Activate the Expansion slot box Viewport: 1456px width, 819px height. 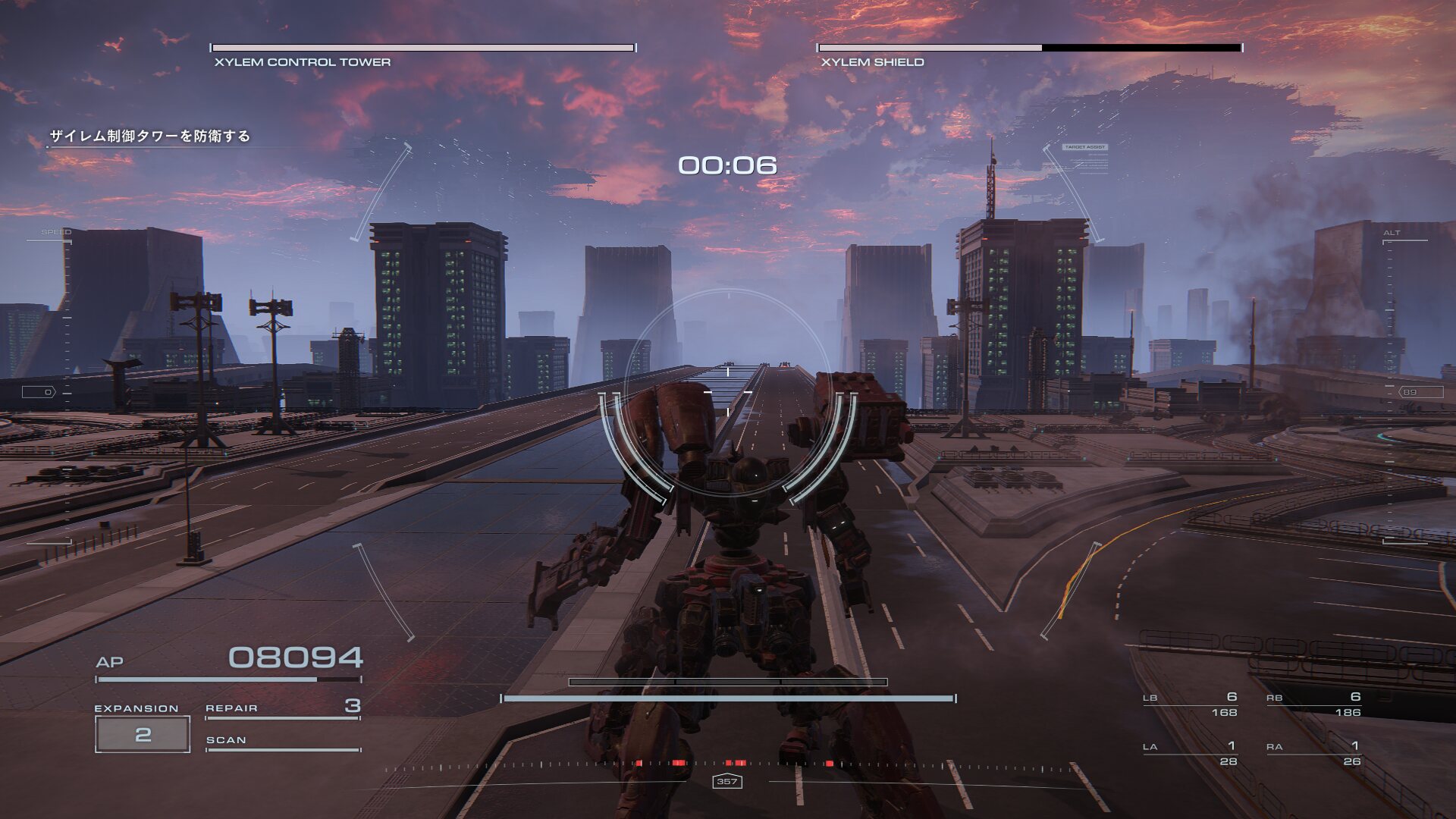pos(143,734)
